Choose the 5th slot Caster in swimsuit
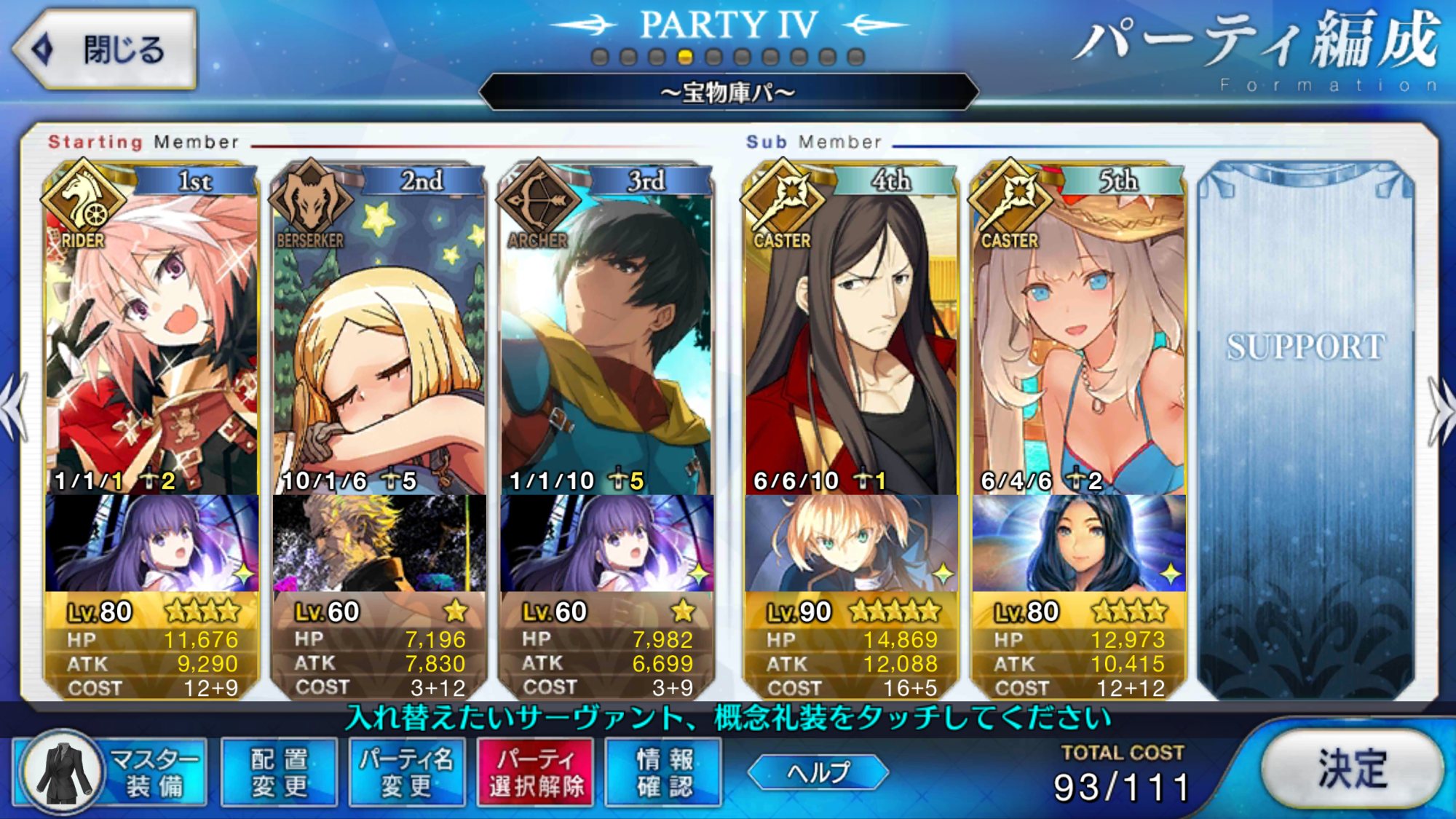The width and height of the screenshot is (1456, 819). tap(1079, 342)
